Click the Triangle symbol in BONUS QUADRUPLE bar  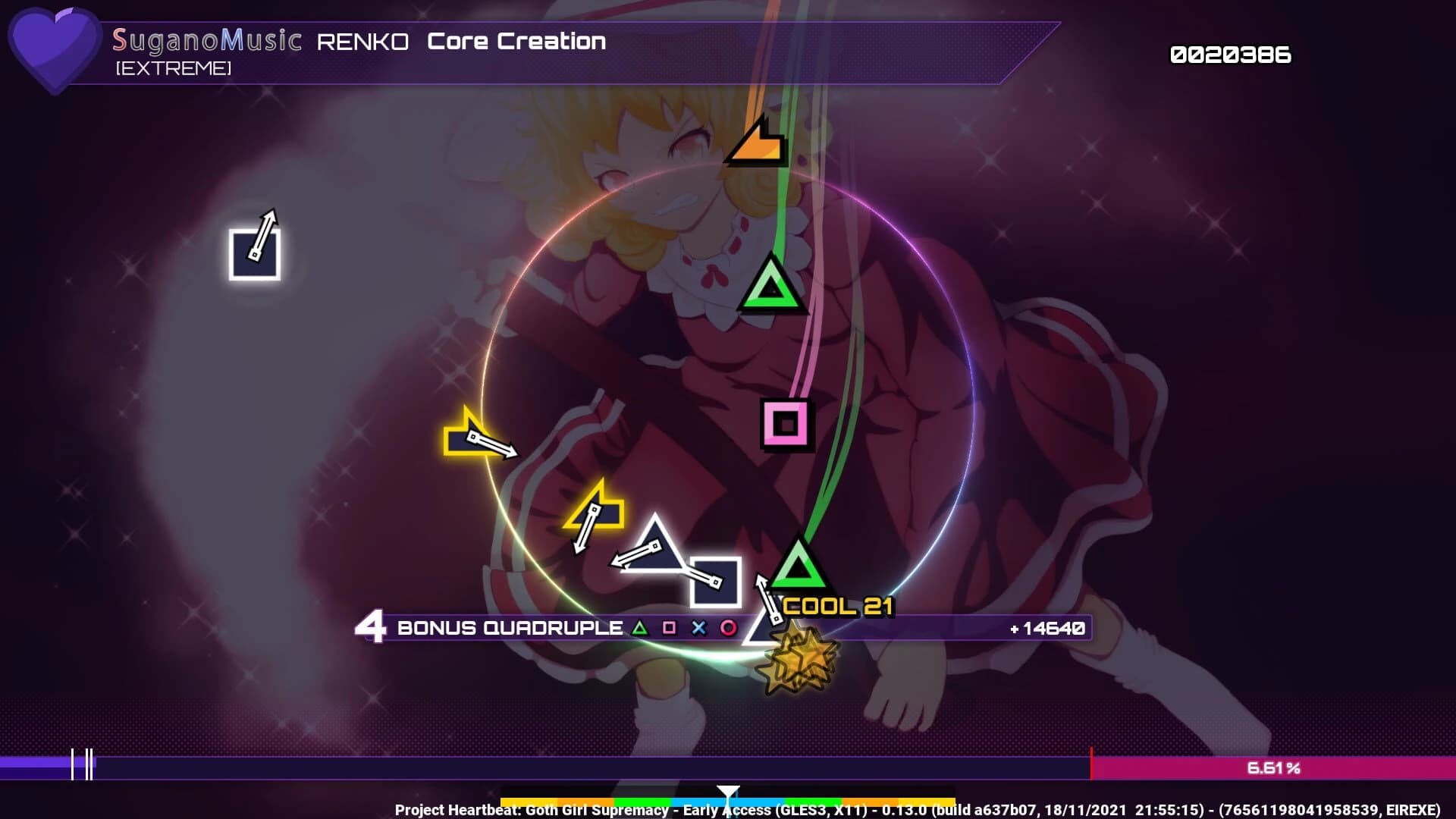(x=641, y=627)
